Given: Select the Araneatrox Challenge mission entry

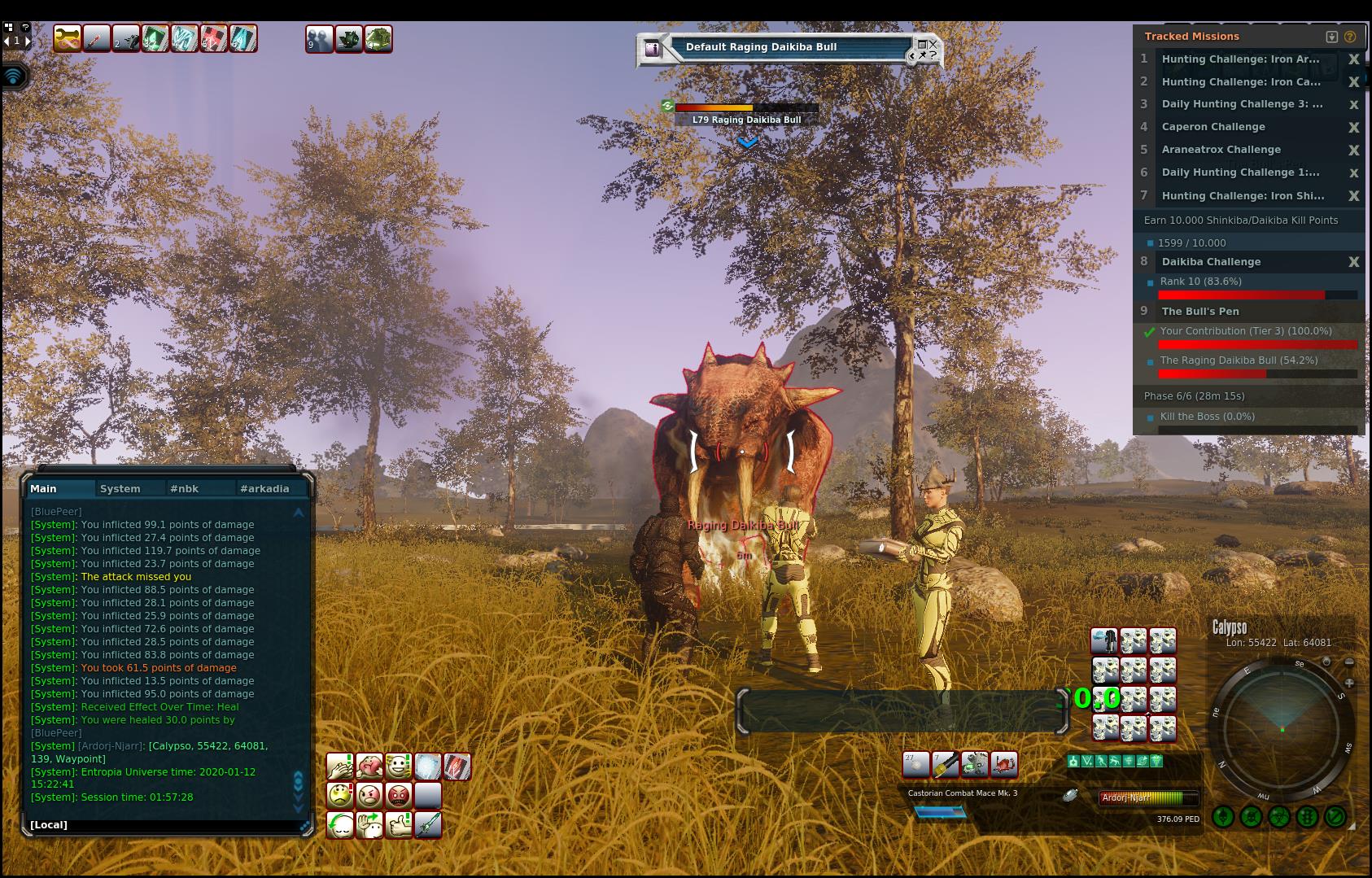Looking at the screenshot, I should tap(1221, 150).
